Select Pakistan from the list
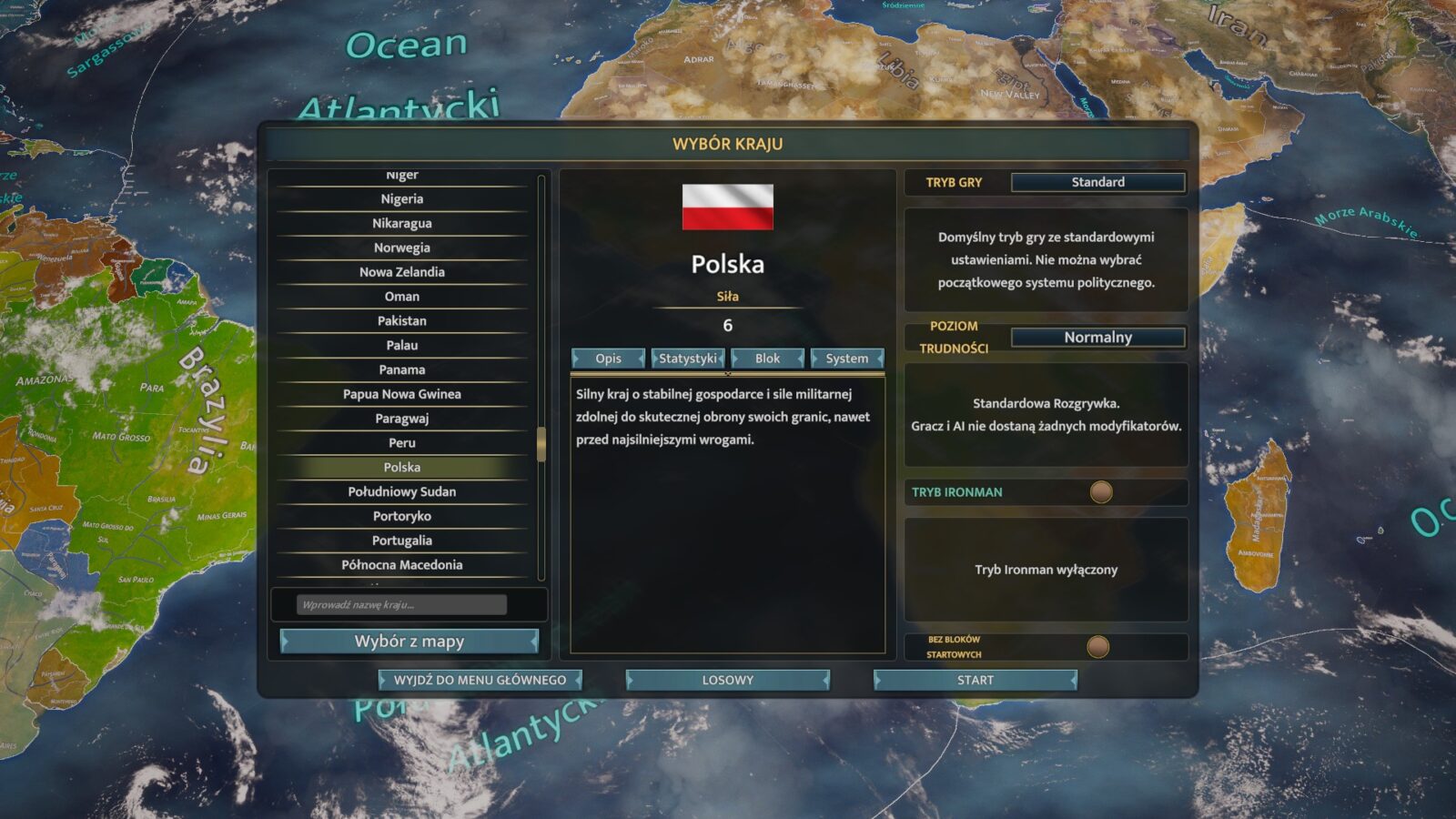This screenshot has width=1456, height=819. (402, 321)
